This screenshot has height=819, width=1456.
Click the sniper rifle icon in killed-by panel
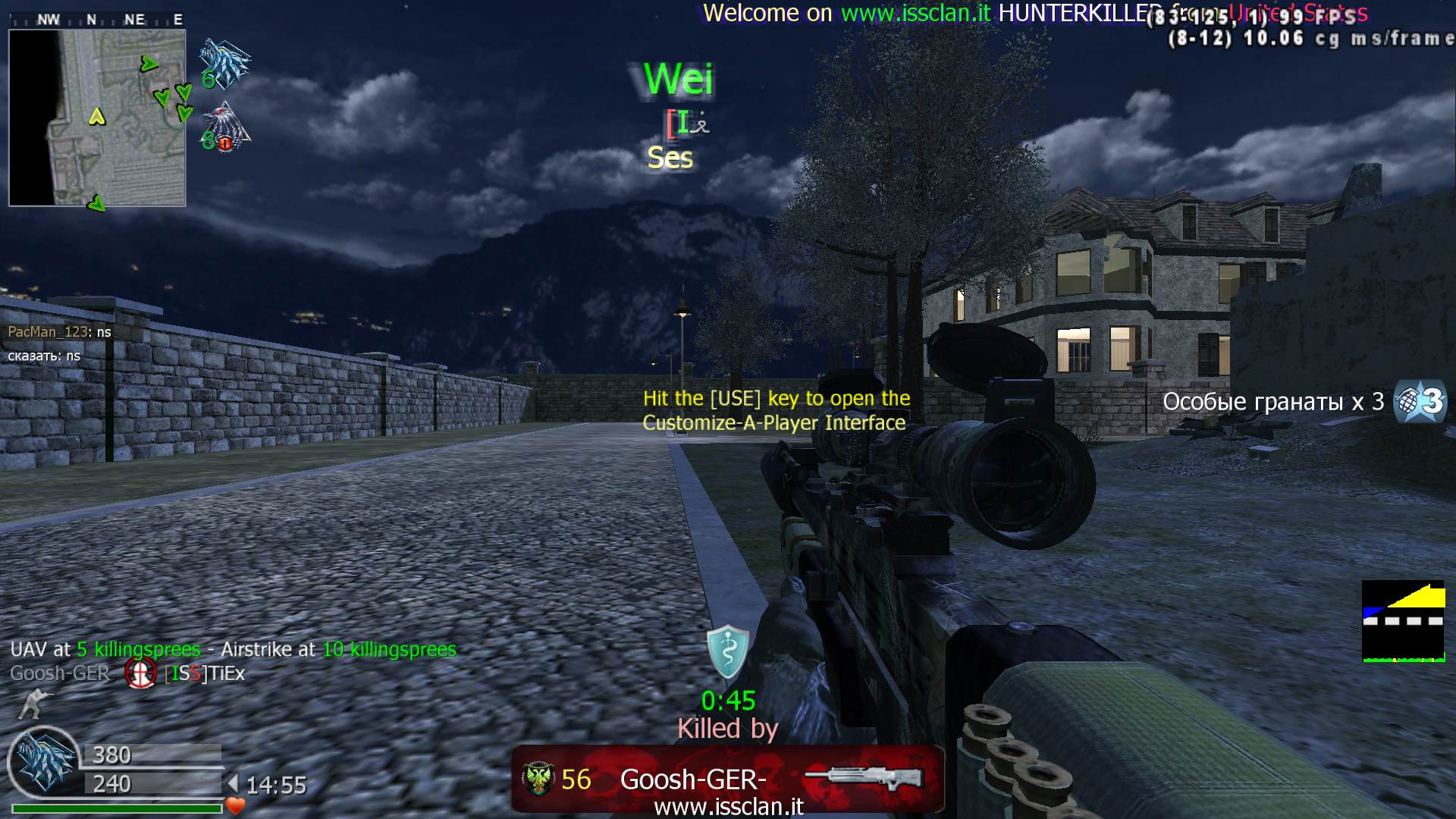tap(864, 777)
